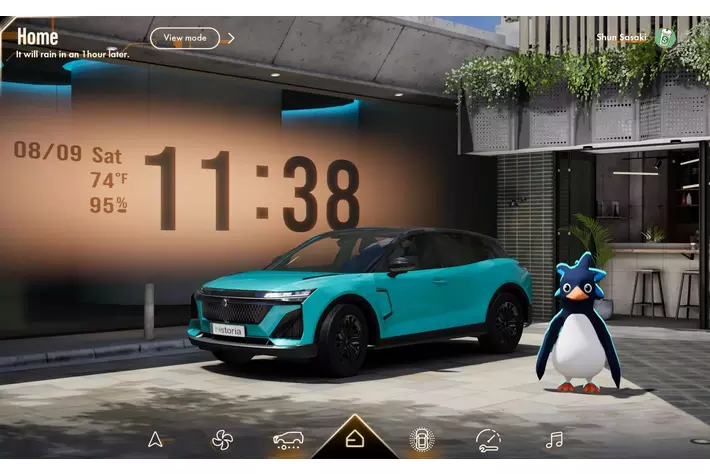710x474 pixels.
Task: Open the navigation arrow icon
Action: click(x=155, y=439)
